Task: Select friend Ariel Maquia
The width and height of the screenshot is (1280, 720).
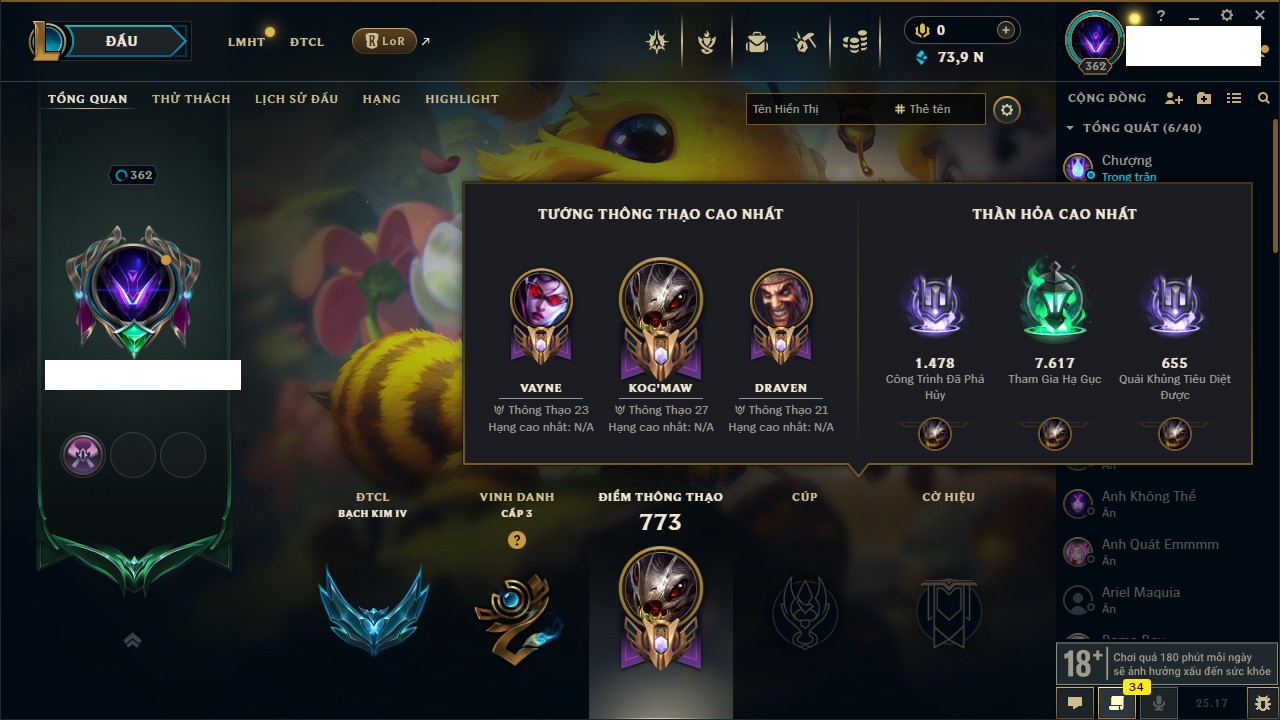Action: point(1140,593)
